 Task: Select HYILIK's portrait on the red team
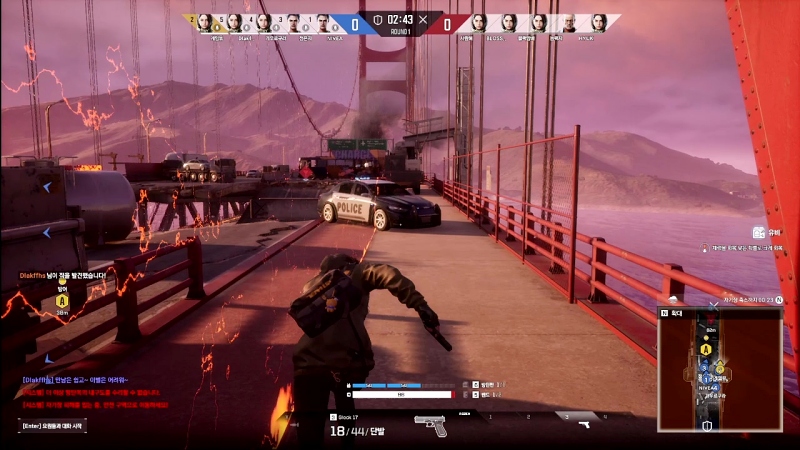(599, 22)
